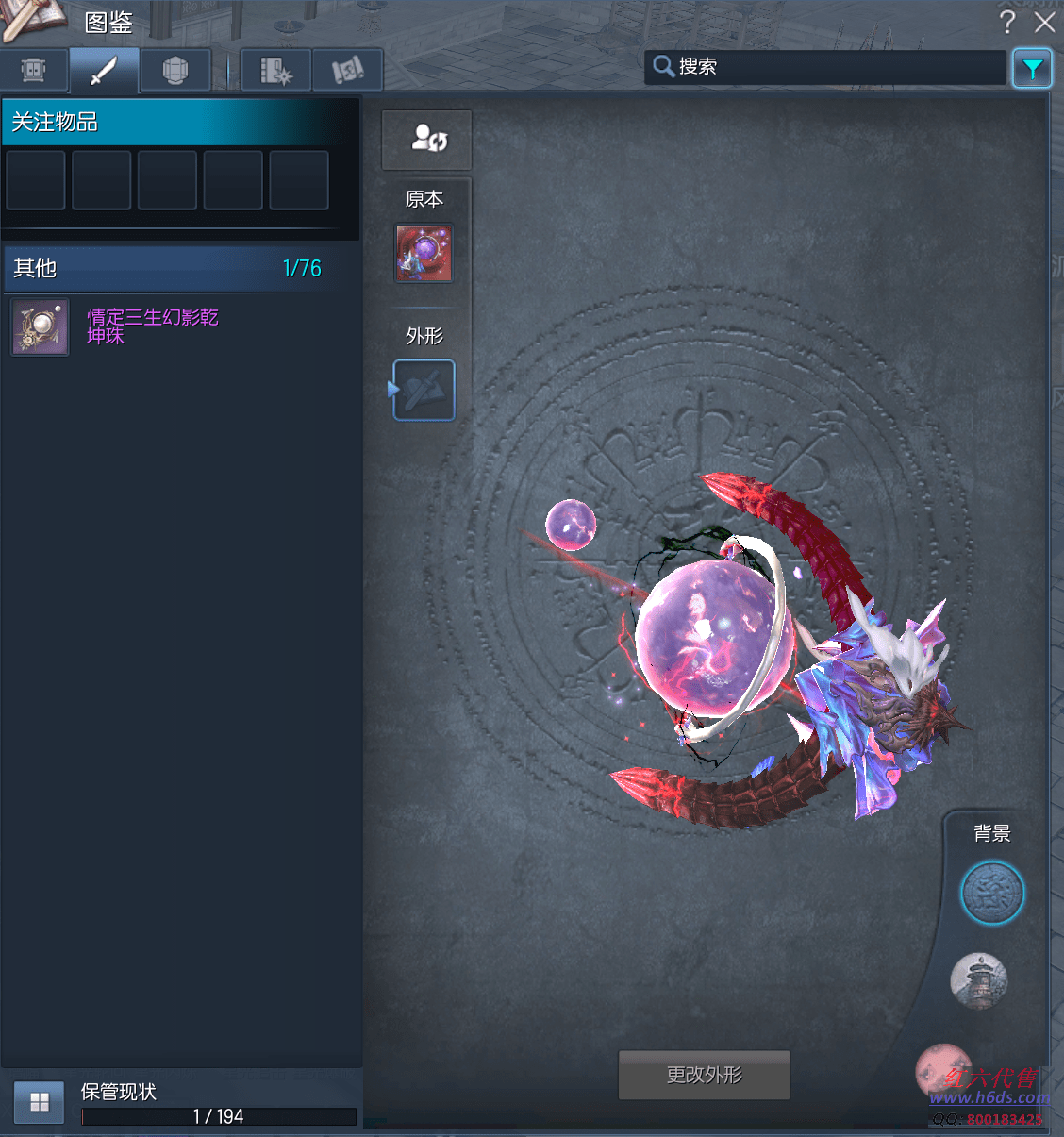This screenshot has height=1137, width=1064.
Task: Close the 图鉴 window with the X
Action: 1044,22
